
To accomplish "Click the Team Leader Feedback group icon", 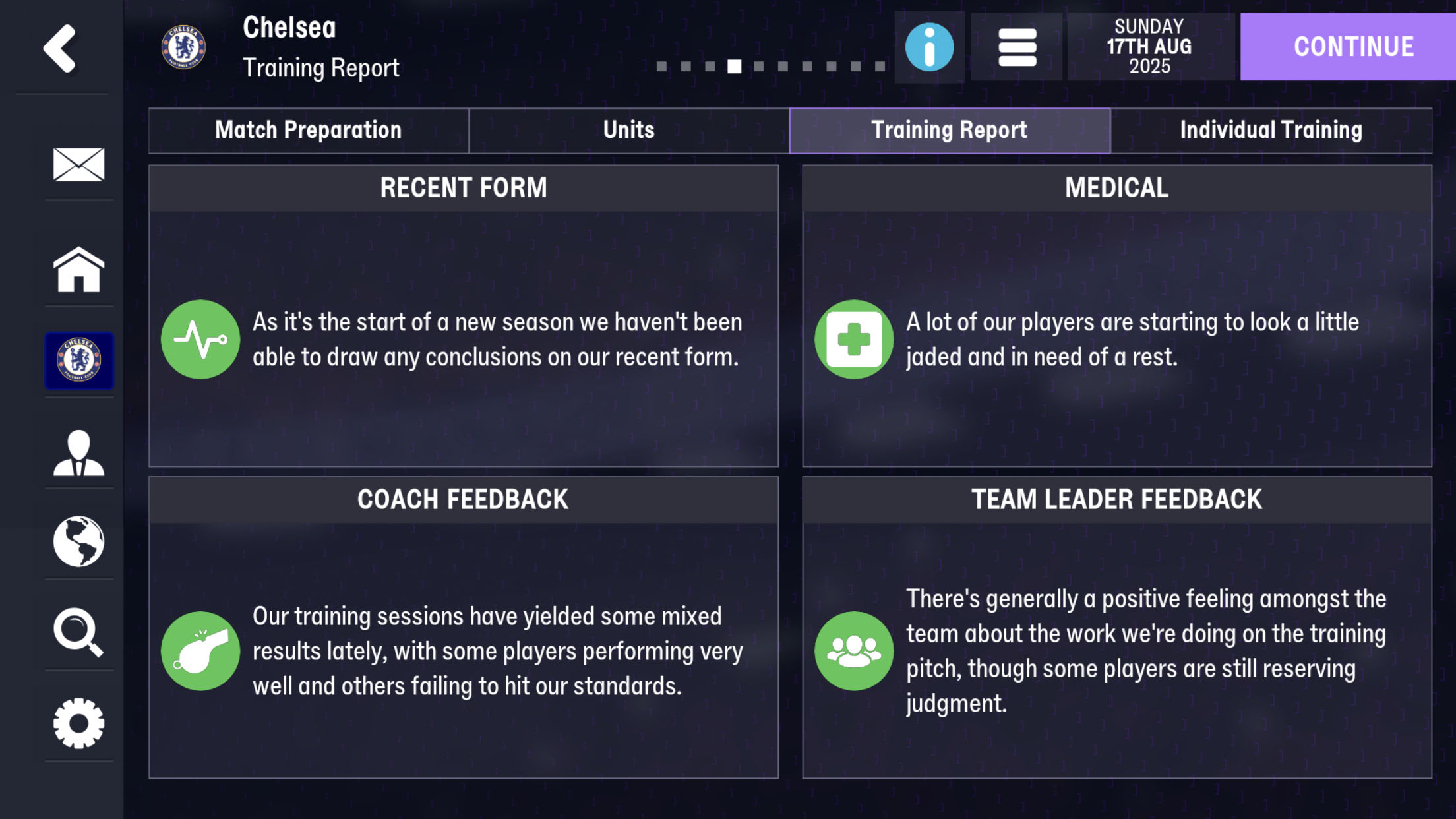I will coord(854,651).
